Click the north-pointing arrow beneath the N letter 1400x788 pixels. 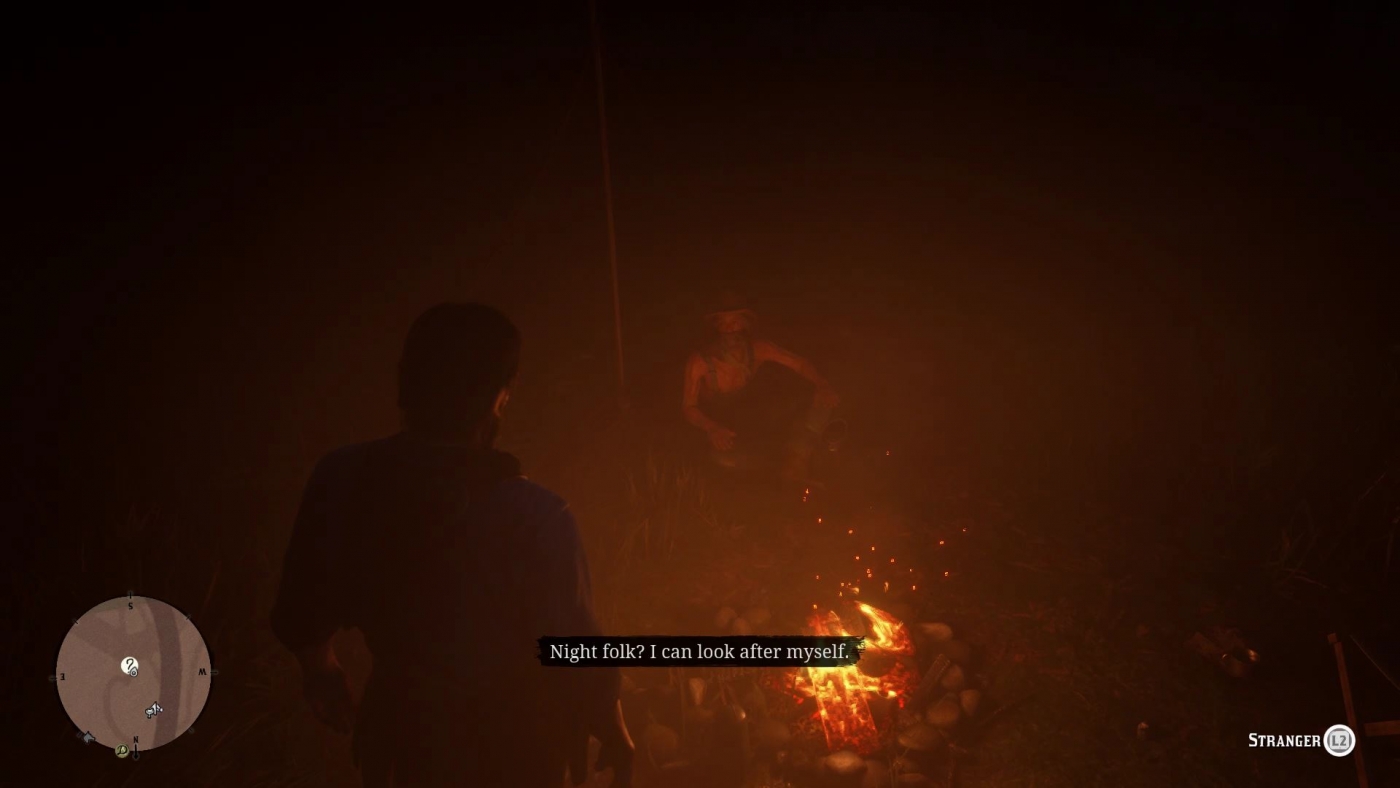click(136, 753)
